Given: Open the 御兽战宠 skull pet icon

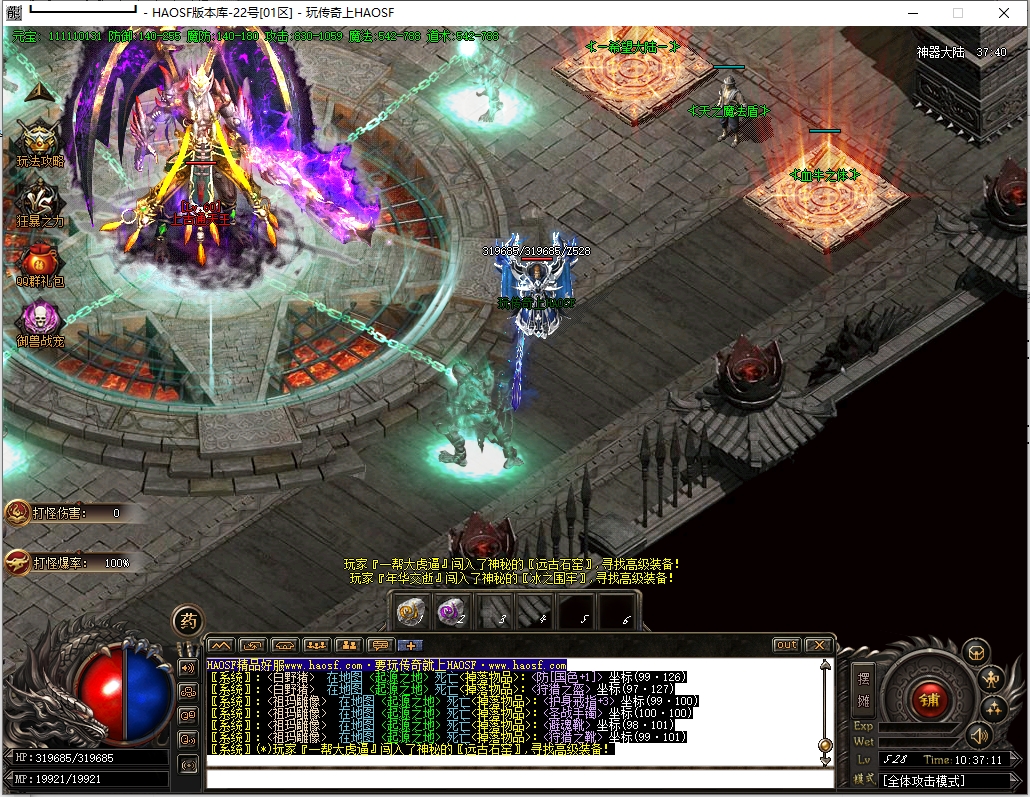Looking at the screenshot, I should click(x=39, y=320).
